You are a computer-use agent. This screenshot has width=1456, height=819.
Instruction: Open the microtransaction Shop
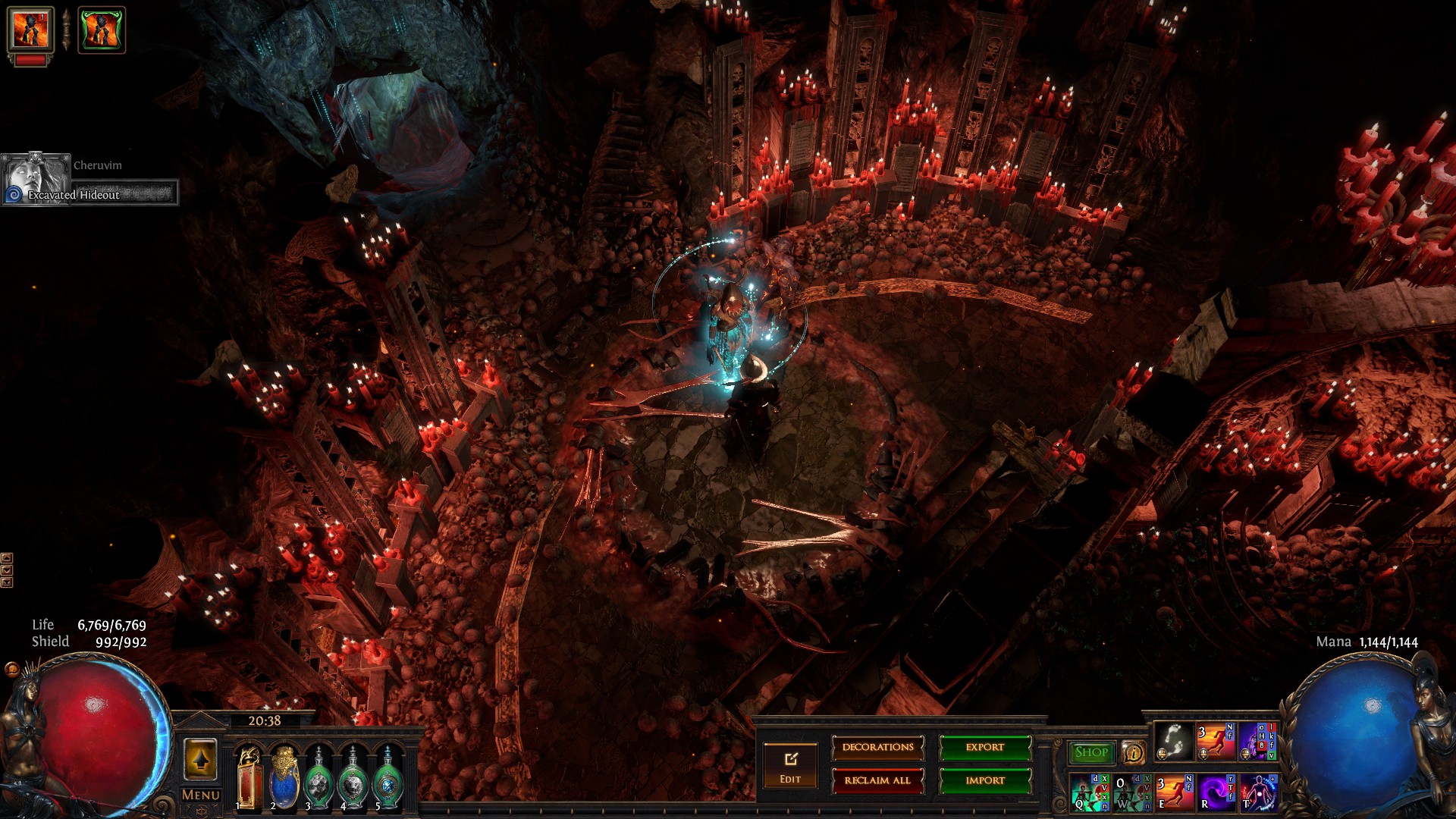tap(1091, 752)
